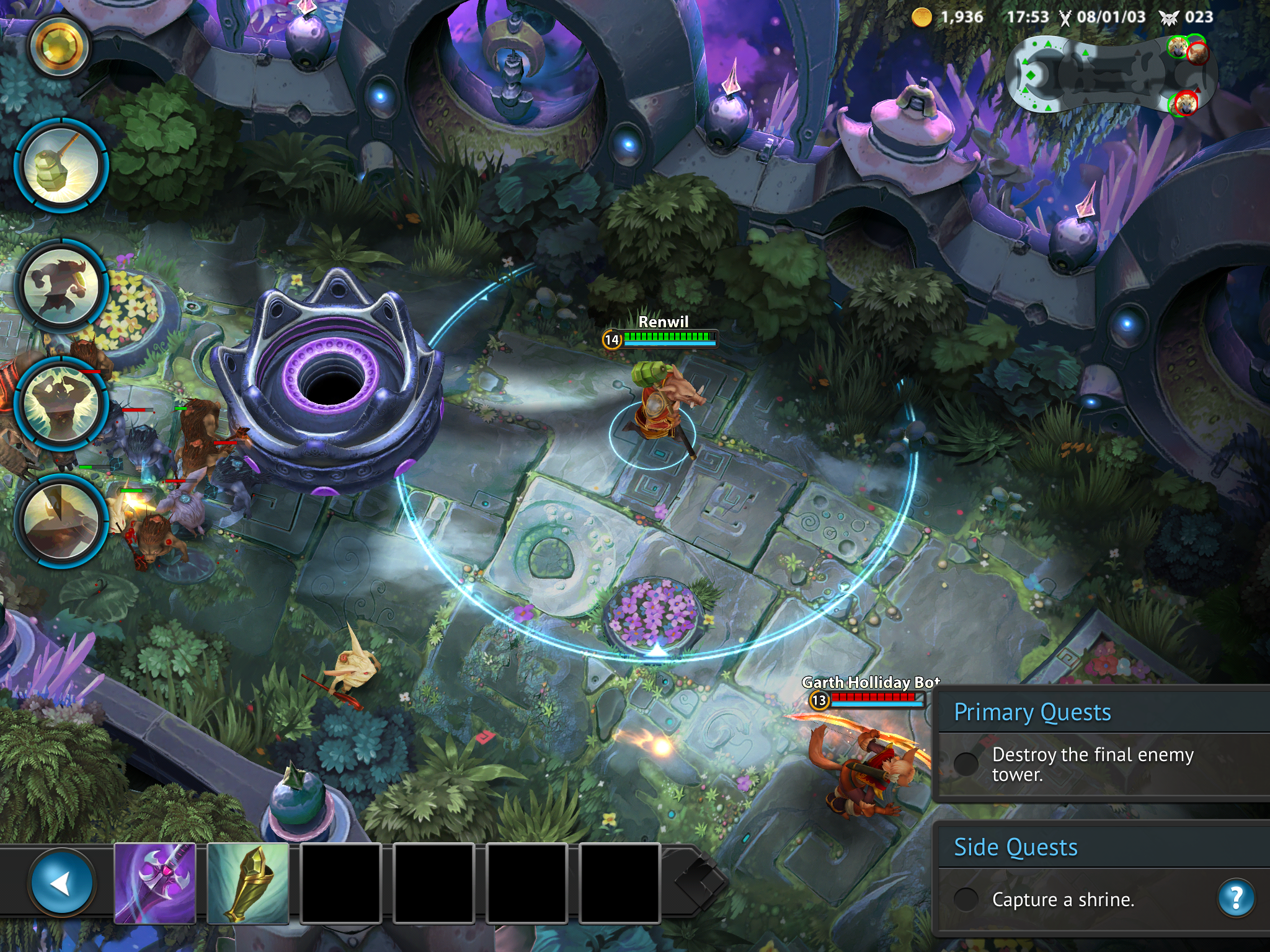Image resolution: width=1270 pixels, height=952 pixels.
Task: Open the blue question mark help button
Action: click(1236, 897)
